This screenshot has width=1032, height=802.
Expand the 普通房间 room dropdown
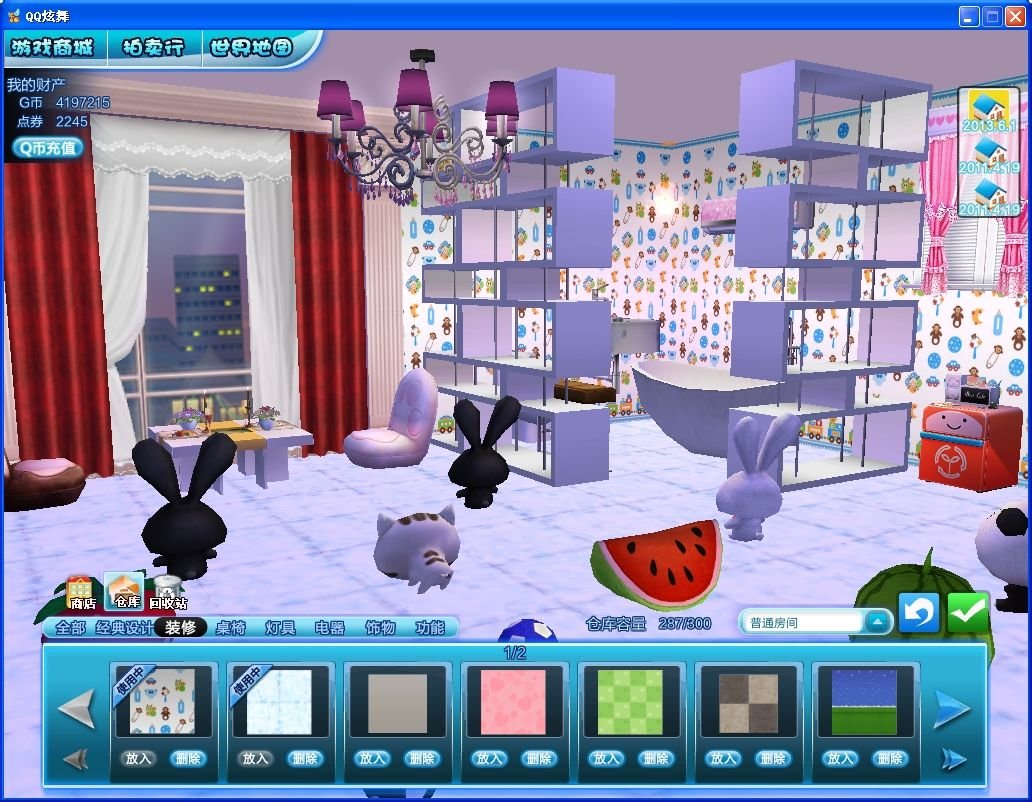click(x=876, y=622)
